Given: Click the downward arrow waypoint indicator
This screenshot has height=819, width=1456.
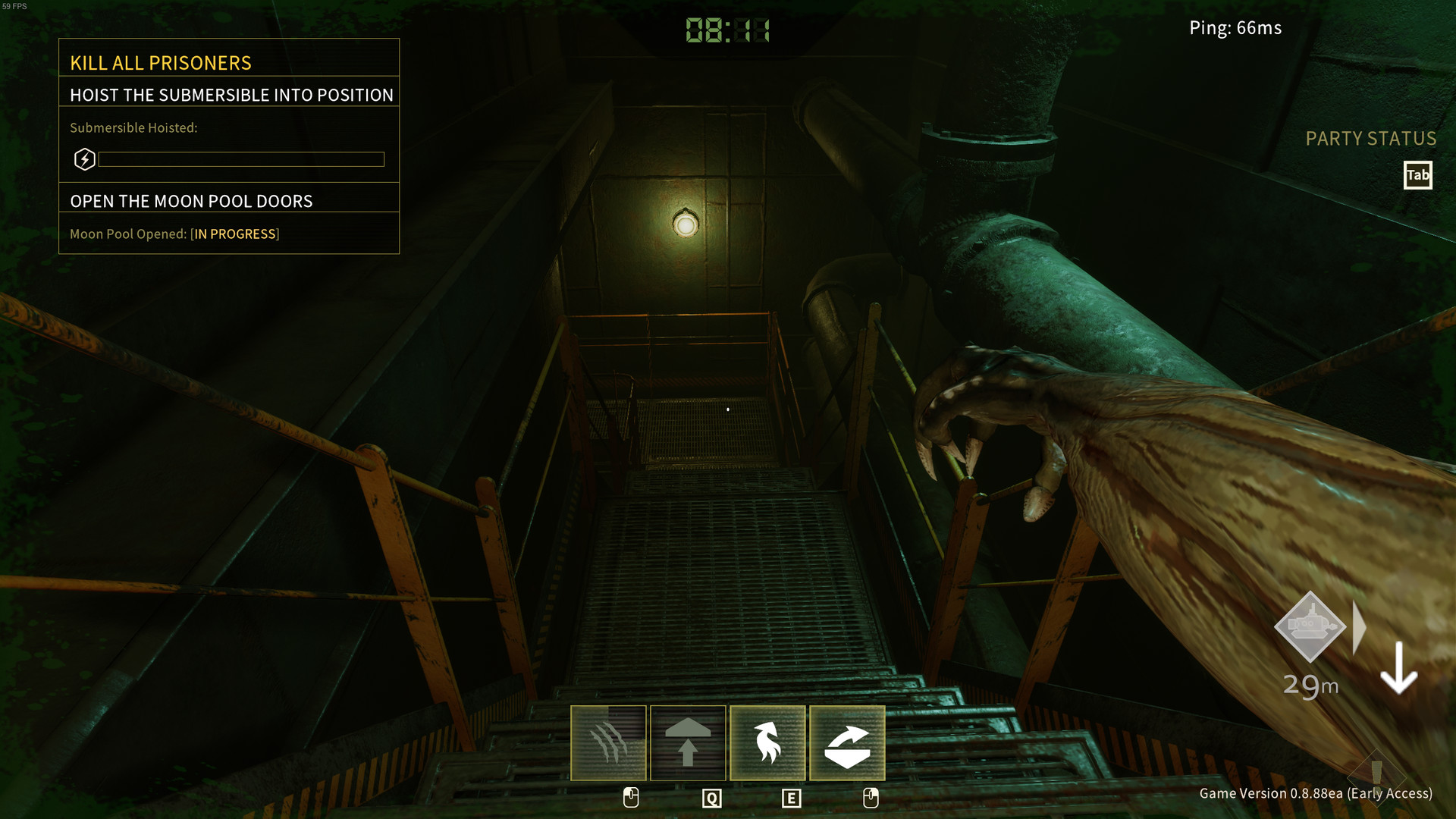Looking at the screenshot, I should 1399,667.
